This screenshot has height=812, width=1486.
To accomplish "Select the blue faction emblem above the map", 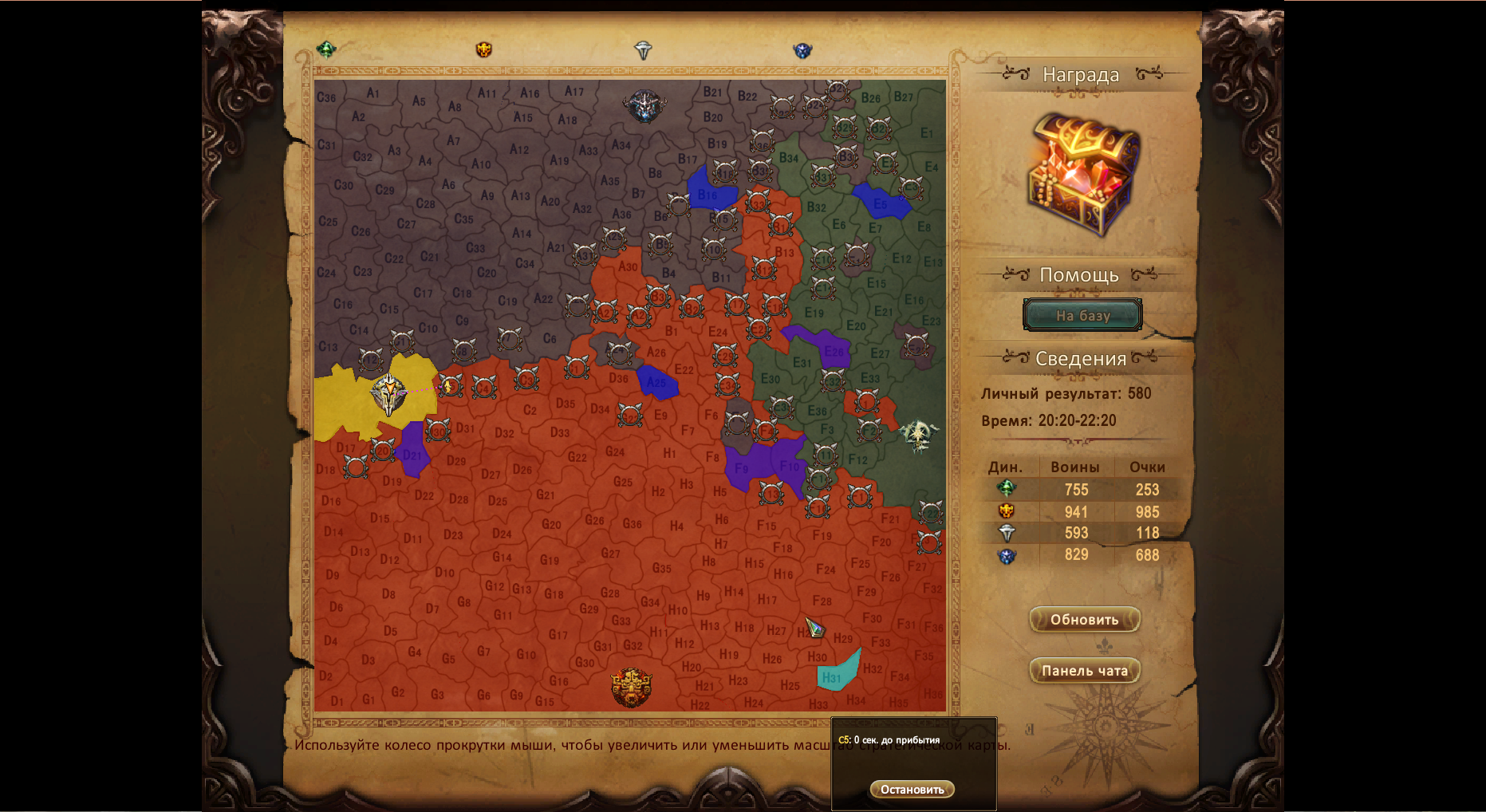I will click(802, 50).
